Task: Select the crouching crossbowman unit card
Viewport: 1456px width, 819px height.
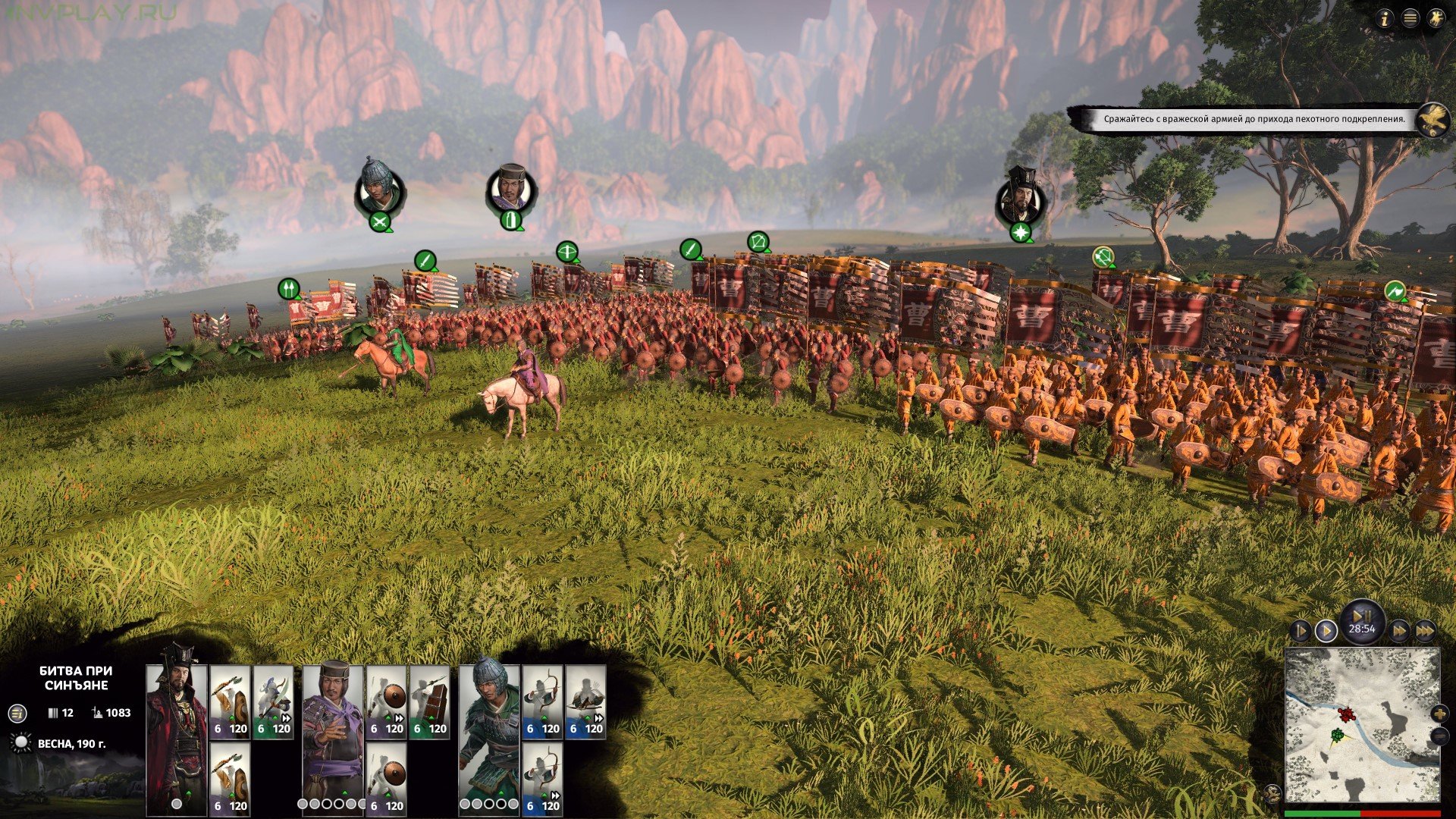Action: (585, 702)
